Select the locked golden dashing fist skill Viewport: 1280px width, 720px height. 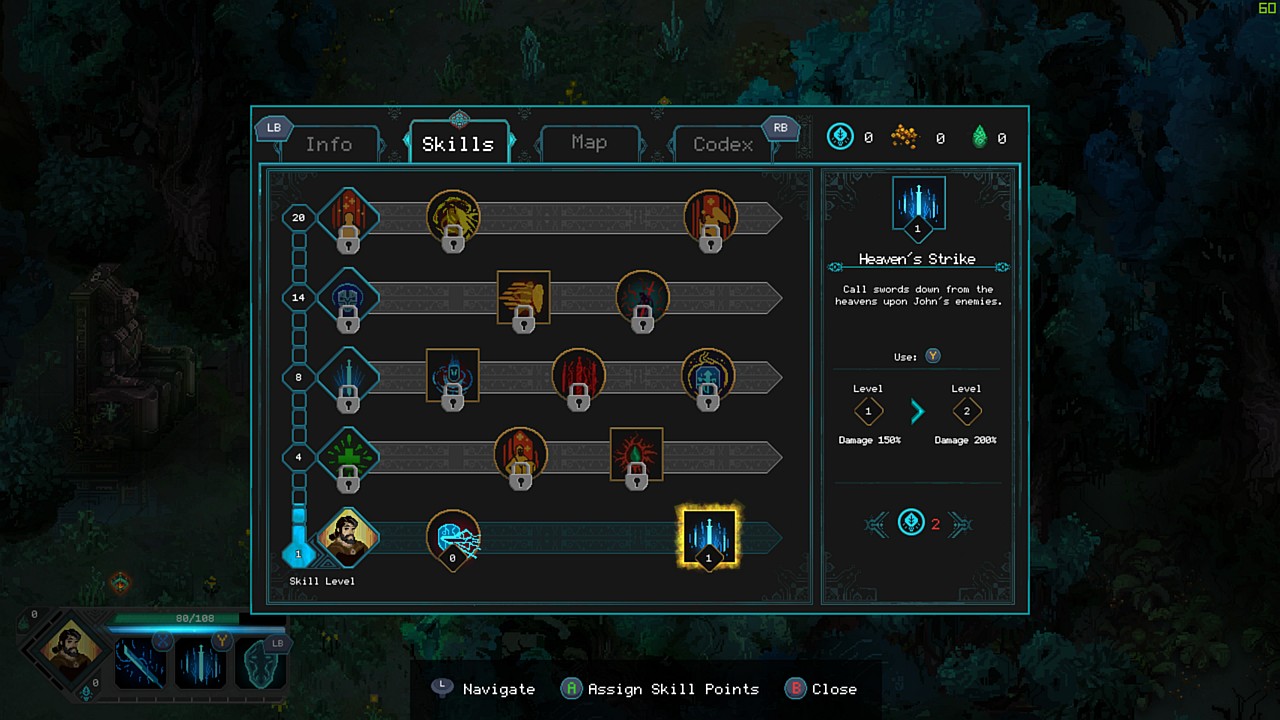click(x=523, y=297)
